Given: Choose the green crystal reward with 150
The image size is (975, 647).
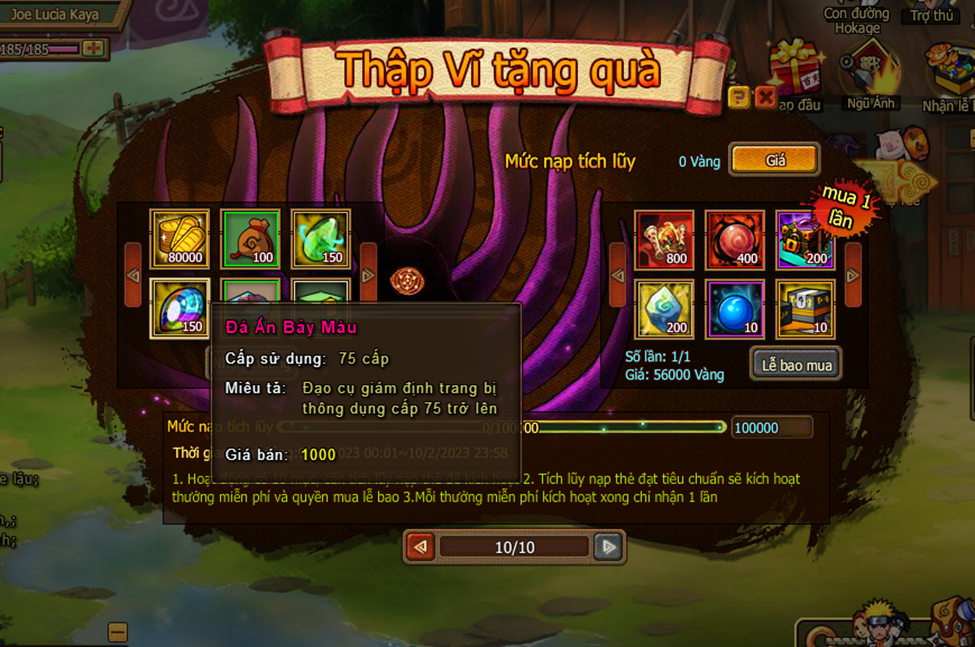Looking at the screenshot, I should [x=320, y=239].
